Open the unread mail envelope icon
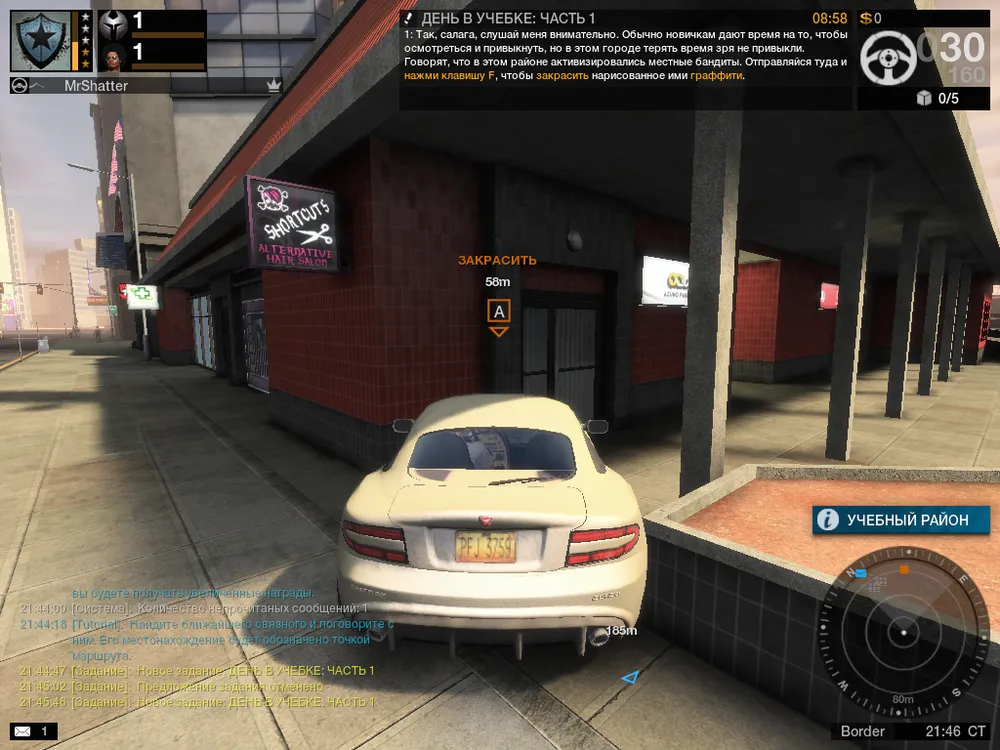The image size is (1000, 750). [x=22, y=732]
